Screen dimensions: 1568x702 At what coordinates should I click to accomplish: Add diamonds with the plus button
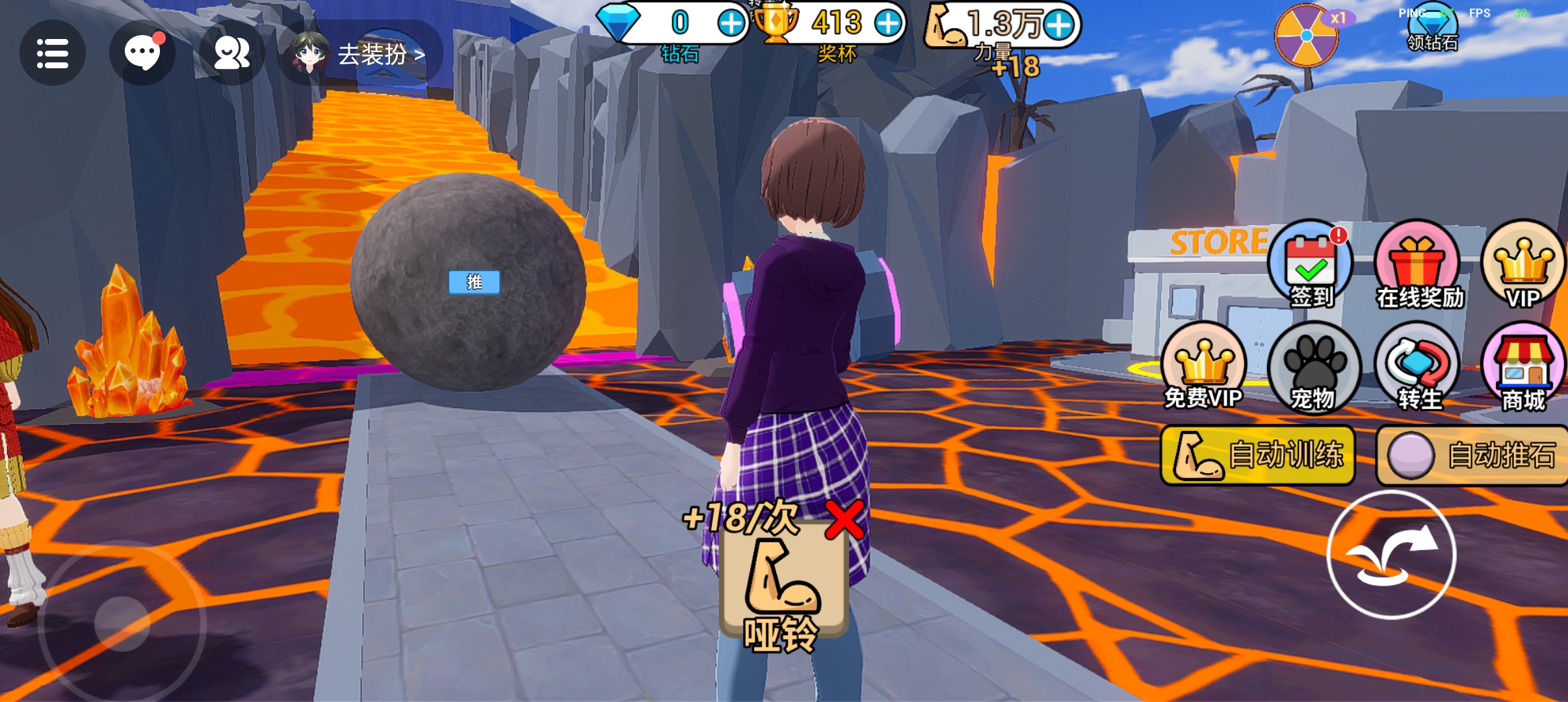point(731,24)
